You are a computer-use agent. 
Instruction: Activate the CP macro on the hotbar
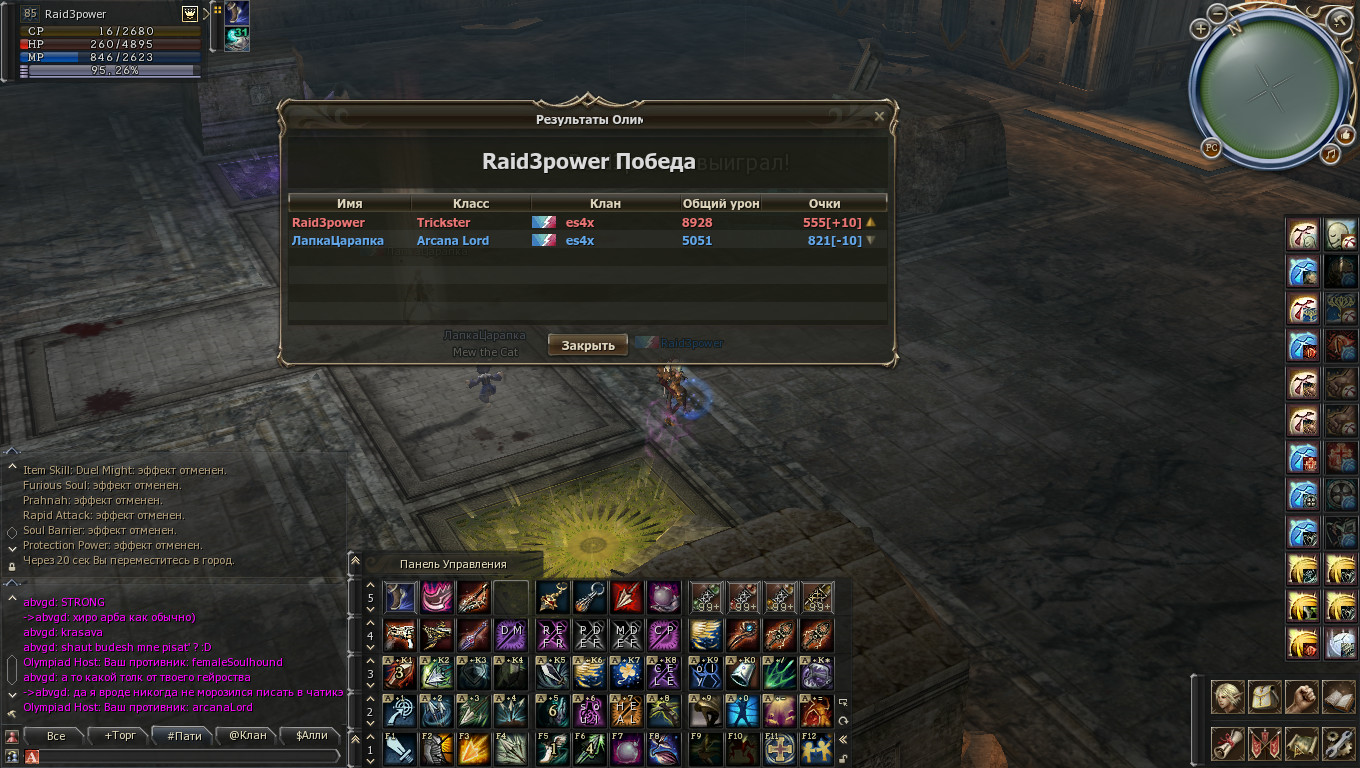(x=663, y=634)
